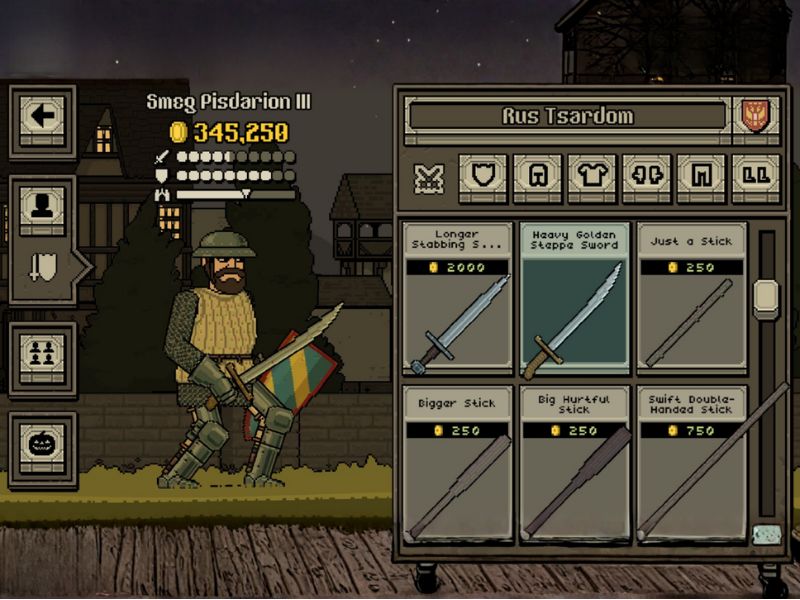Viewport: 800px width, 600px height.
Task: Open the group of six figures menu
Action: tap(42, 352)
